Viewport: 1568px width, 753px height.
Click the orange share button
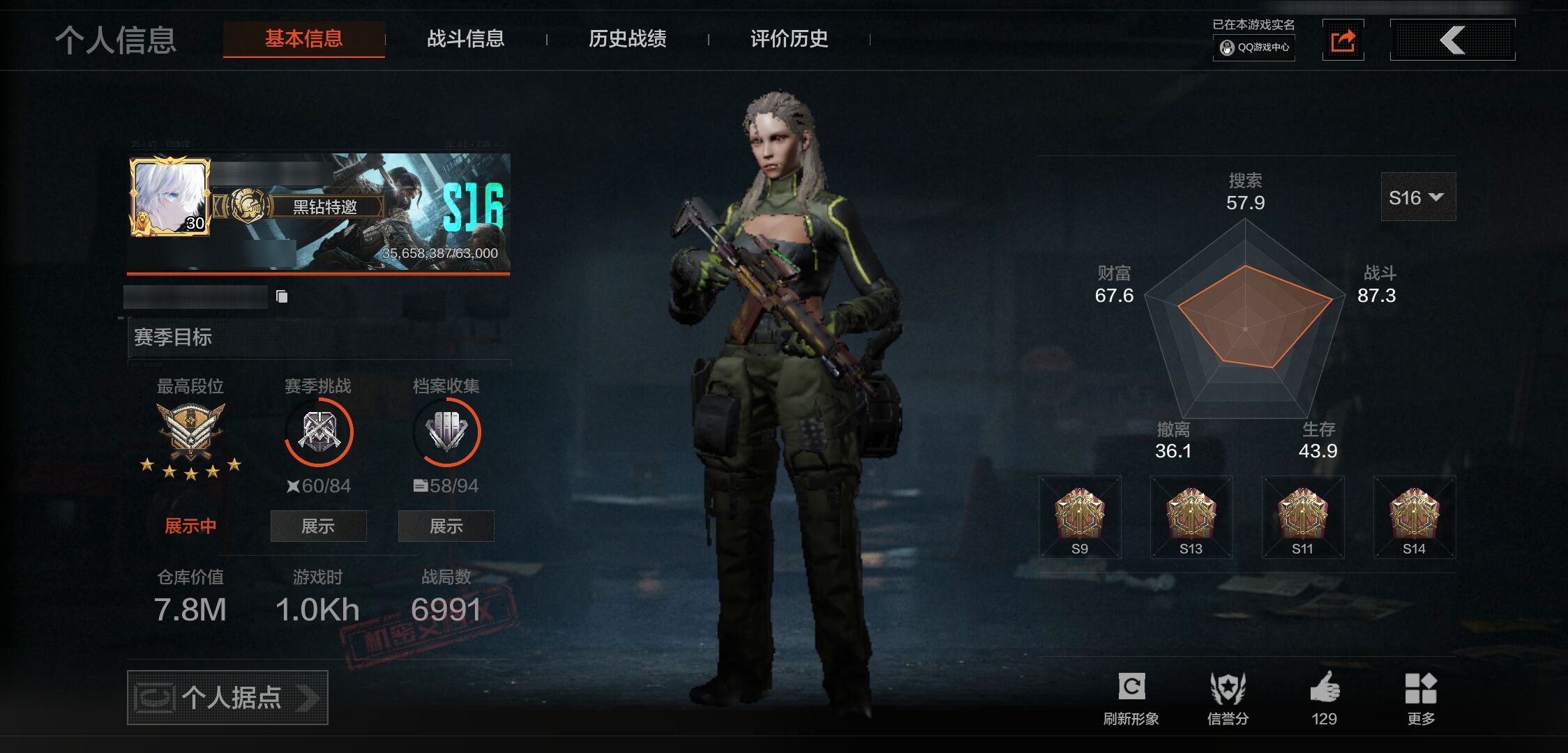tap(1343, 40)
